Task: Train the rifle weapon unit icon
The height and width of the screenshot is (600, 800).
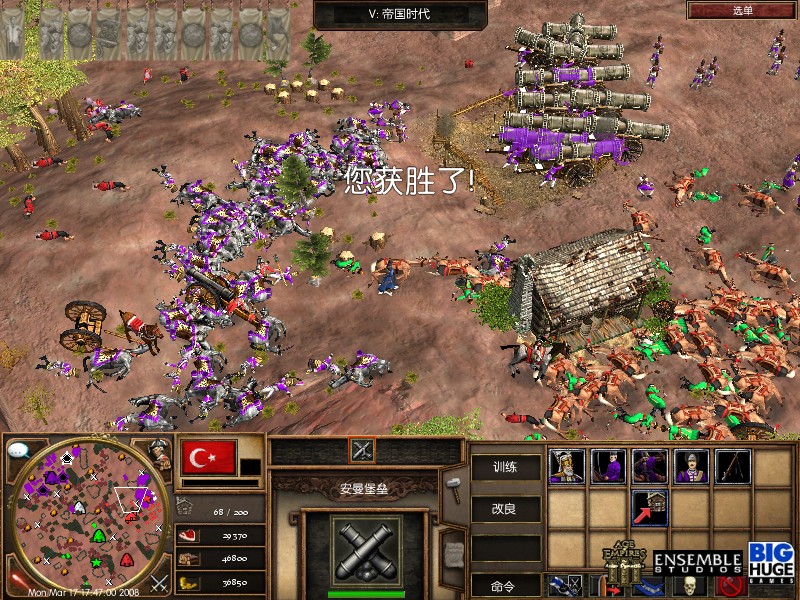Action: click(x=733, y=466)
